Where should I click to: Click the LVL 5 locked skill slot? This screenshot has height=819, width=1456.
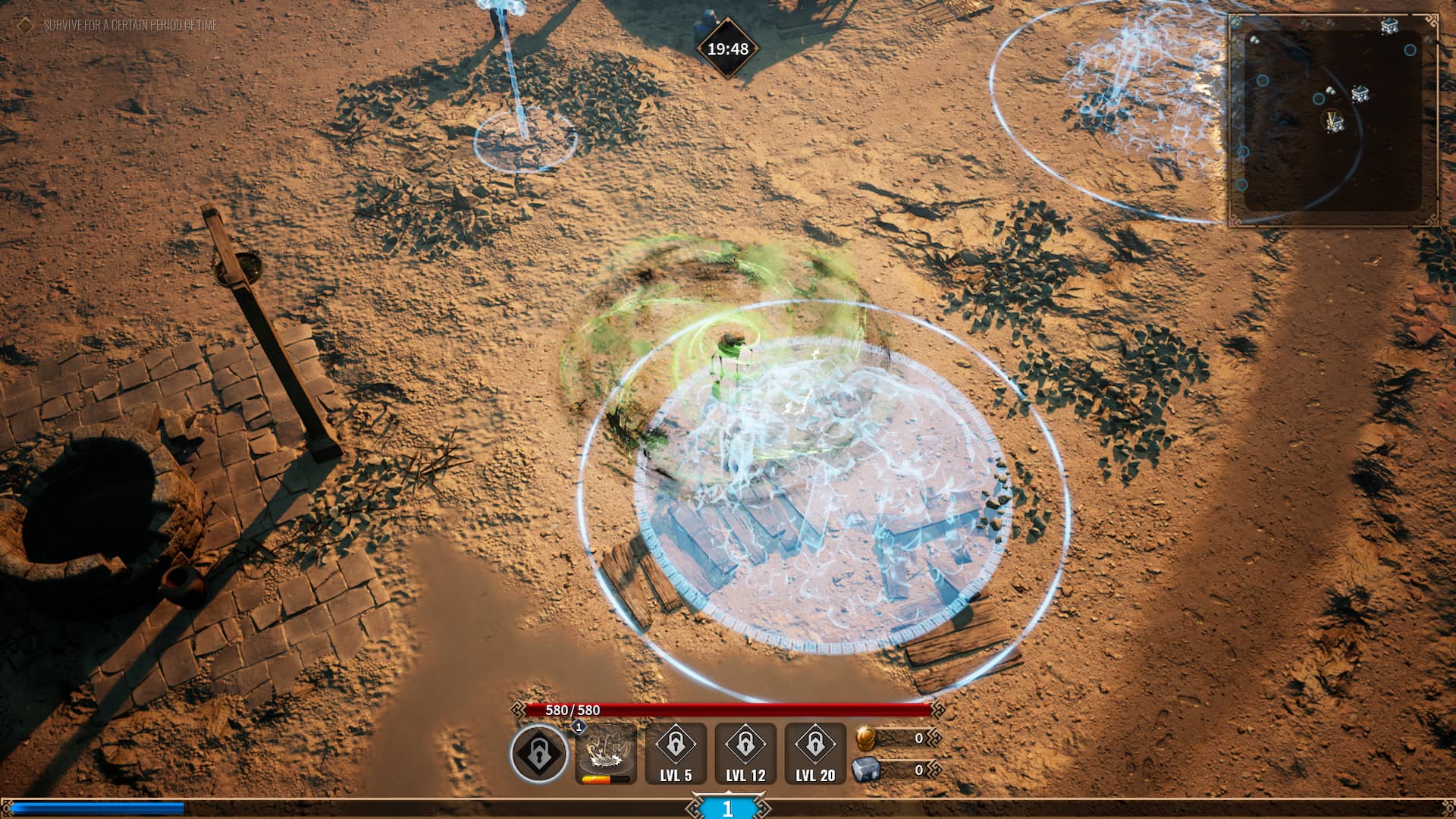pyautogui.click(x=675, y=751)
